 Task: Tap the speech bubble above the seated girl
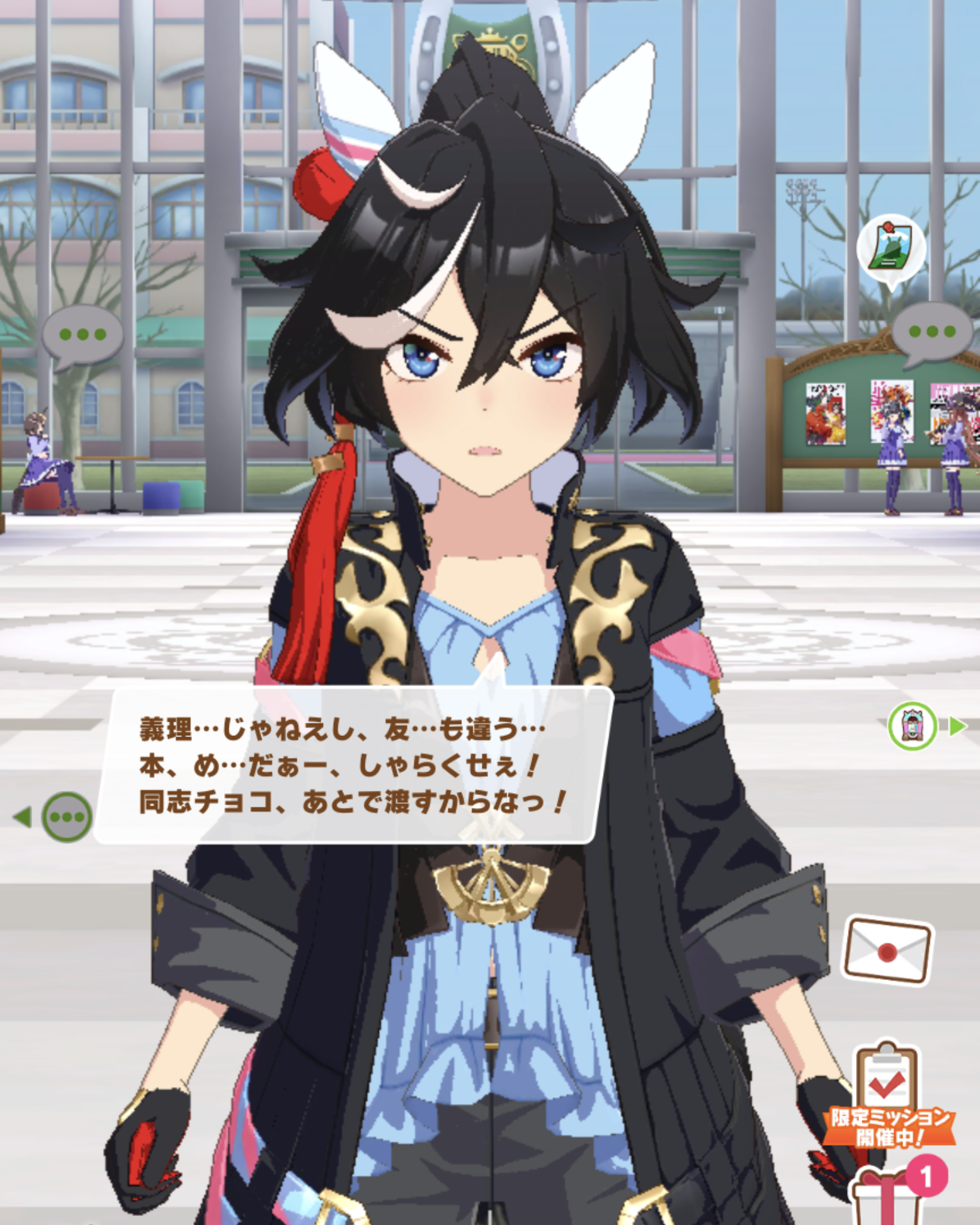click(x=83, y=335)
